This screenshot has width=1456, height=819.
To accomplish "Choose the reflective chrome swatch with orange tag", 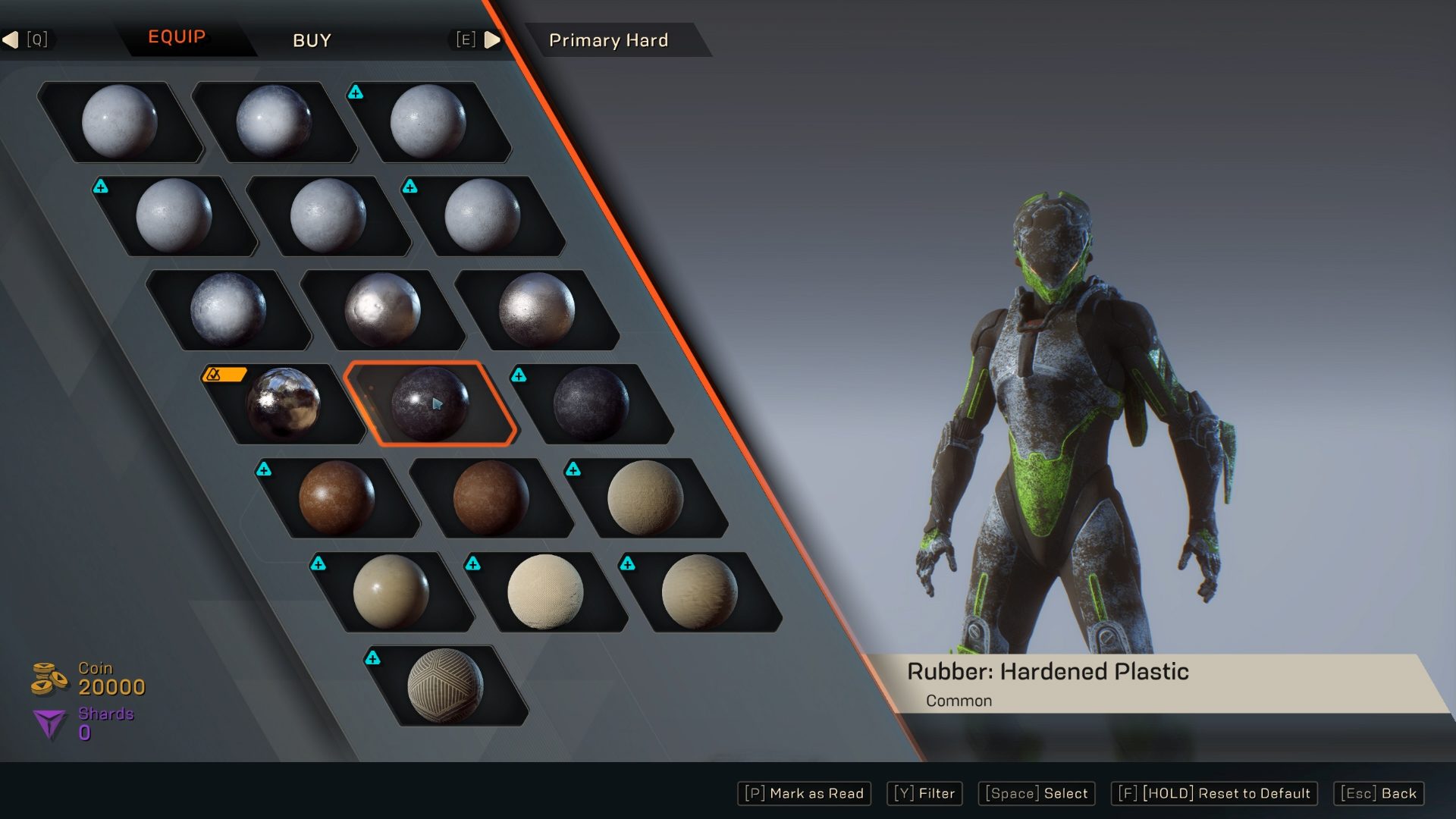I will click(x=284, y=404).
